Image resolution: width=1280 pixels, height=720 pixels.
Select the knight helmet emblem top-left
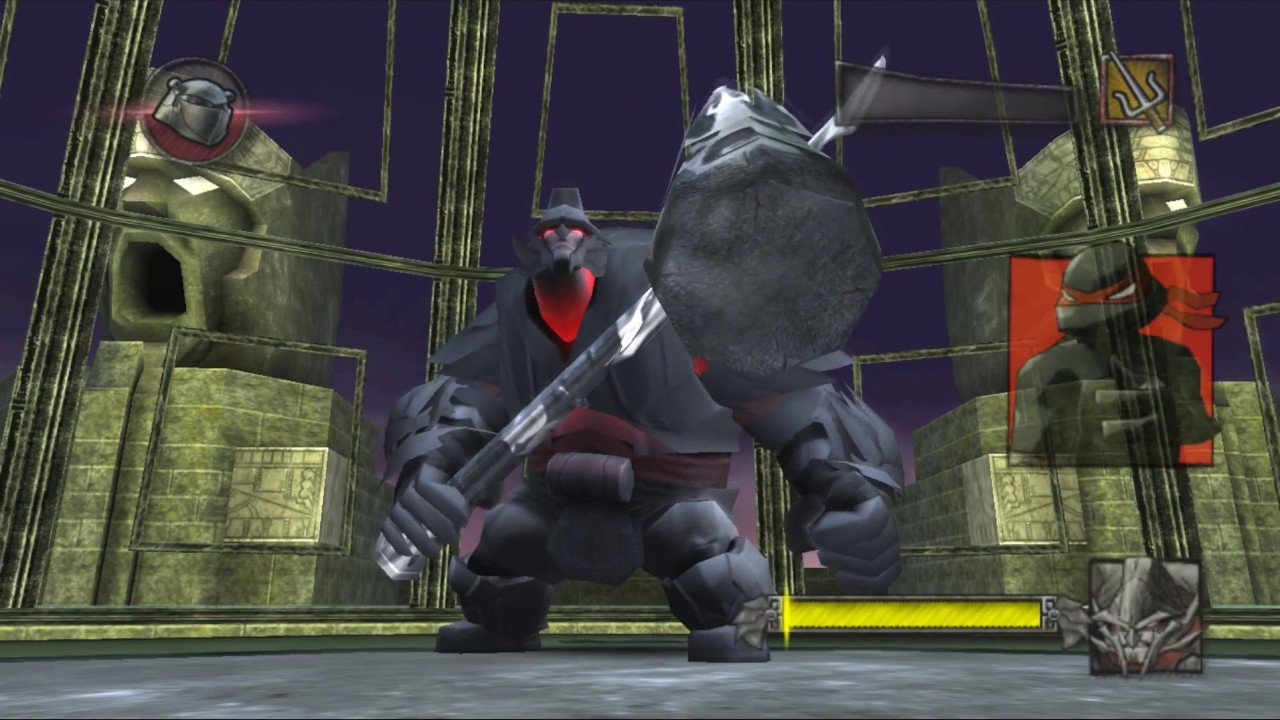(x=193, y=105)
